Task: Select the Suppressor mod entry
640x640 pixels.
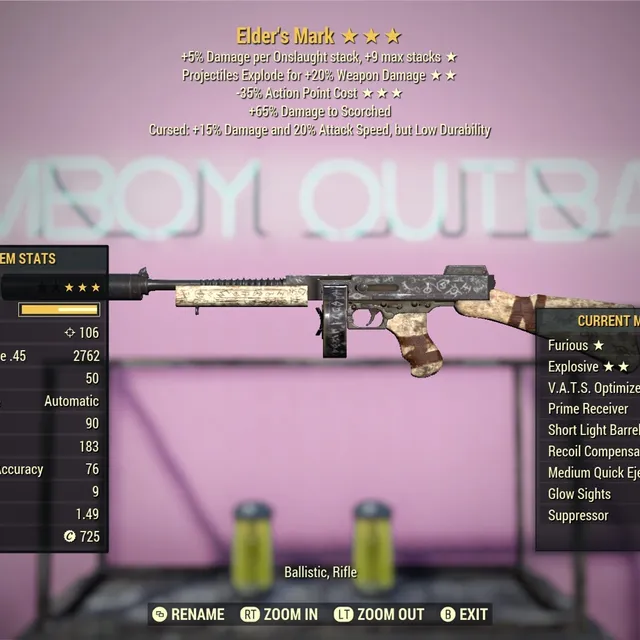Action: [578, 515]
